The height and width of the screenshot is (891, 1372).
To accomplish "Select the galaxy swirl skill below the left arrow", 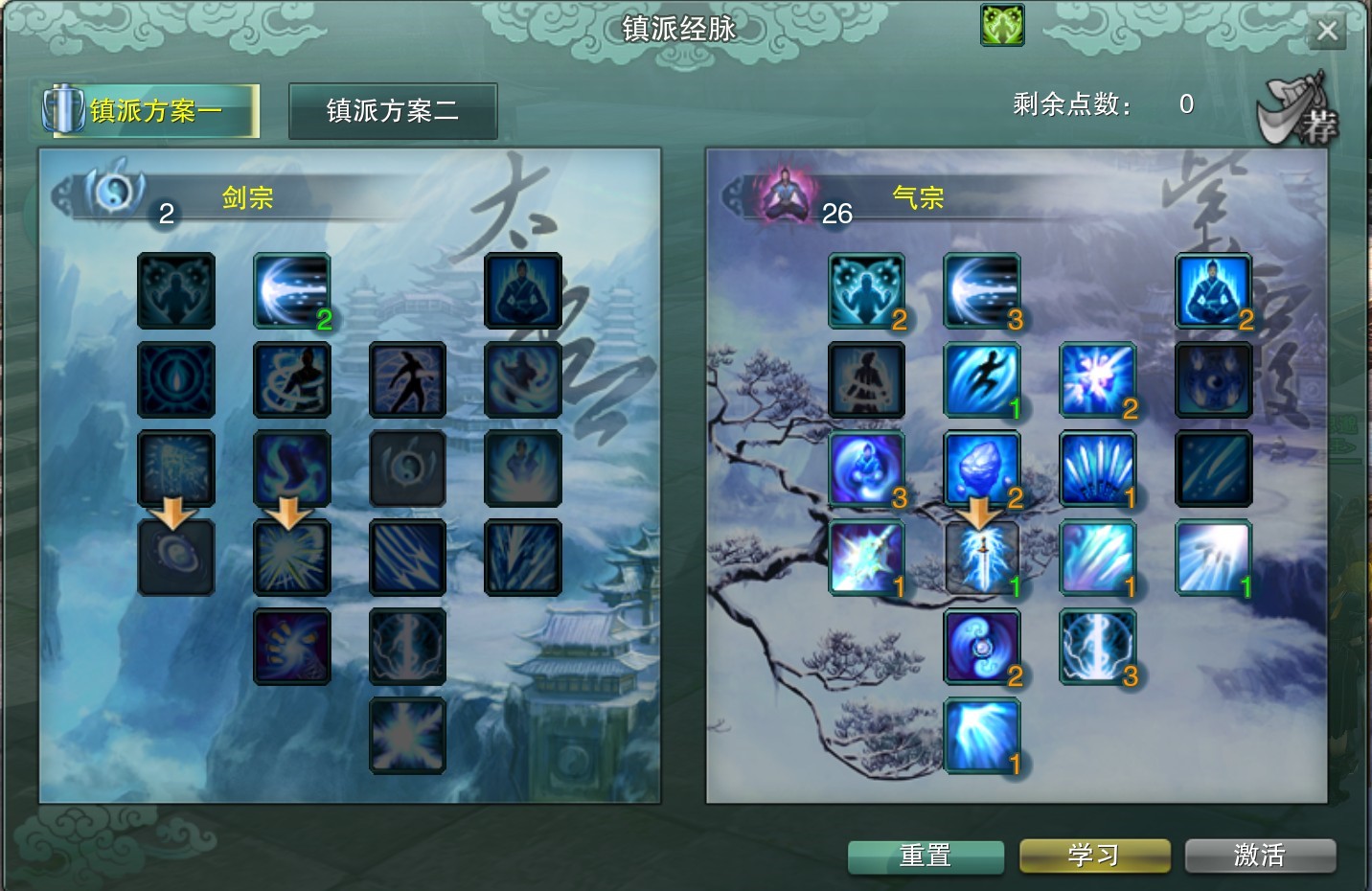I will [x=176, y=556].
